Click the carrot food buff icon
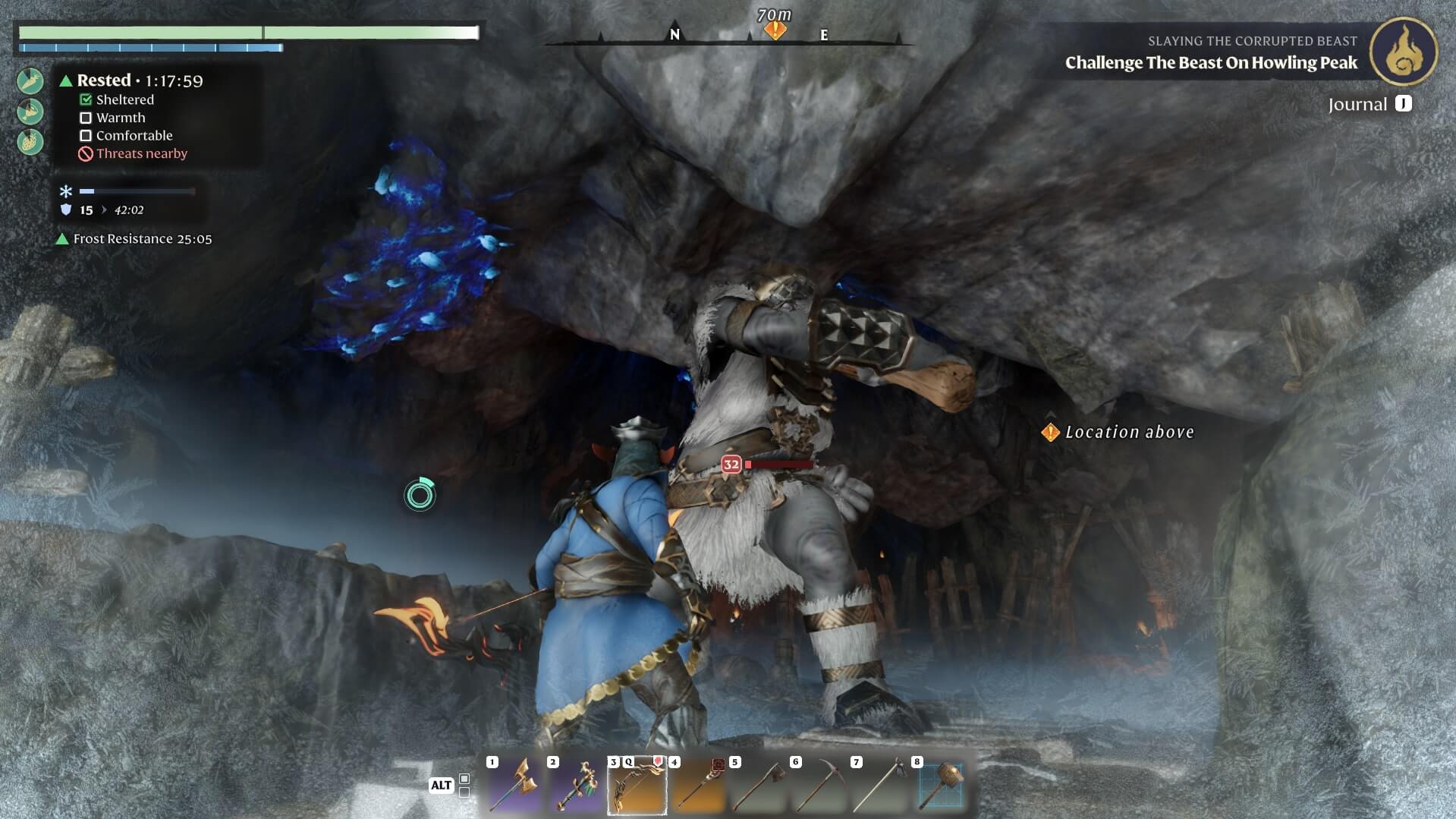The width and height of the screenshot is (1456, 819). pyautogui.click(x=30, y=81)
